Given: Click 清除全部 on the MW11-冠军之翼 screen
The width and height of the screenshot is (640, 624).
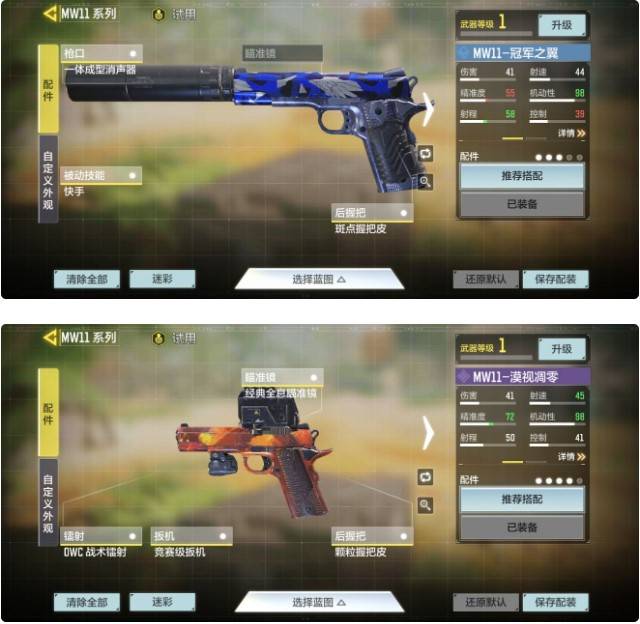Looking at the screenshot, I should click(x=87, y=279).
